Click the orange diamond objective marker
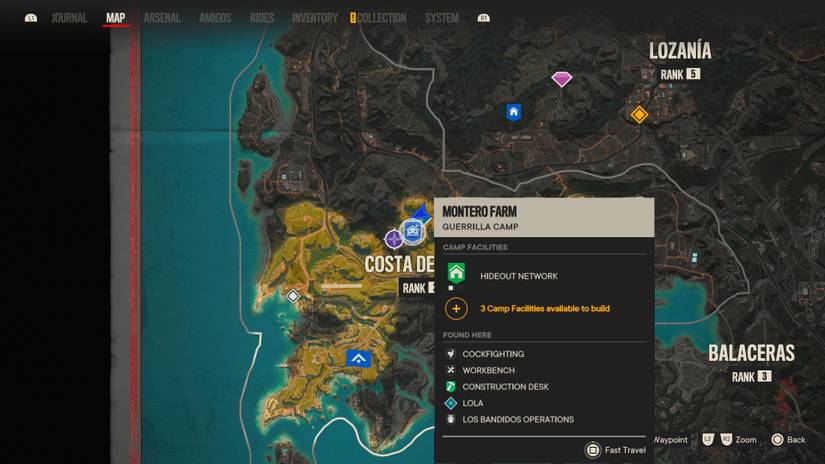Screen dimensions: 825x464 [x=639, y=115]
